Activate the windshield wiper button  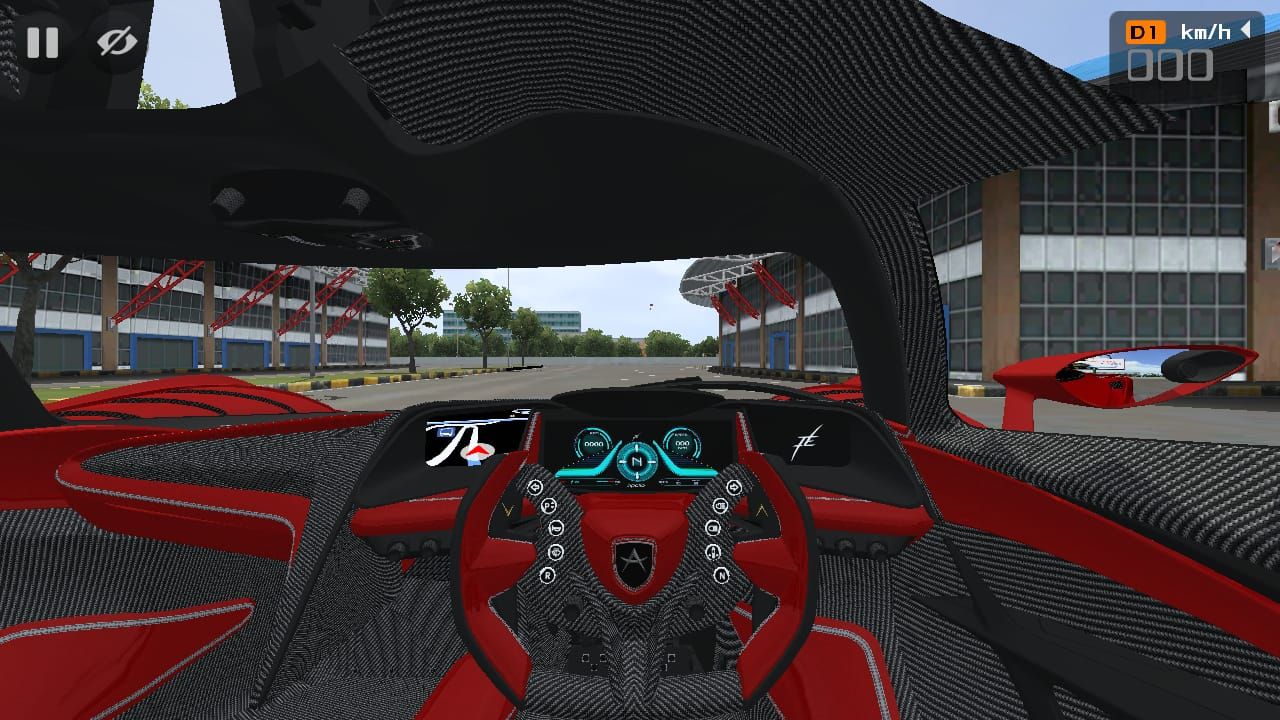coord(555,552)
